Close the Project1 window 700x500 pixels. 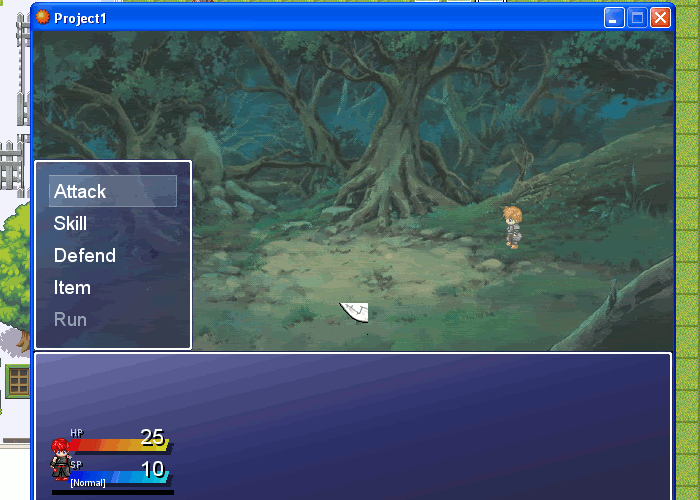point(660,18)
